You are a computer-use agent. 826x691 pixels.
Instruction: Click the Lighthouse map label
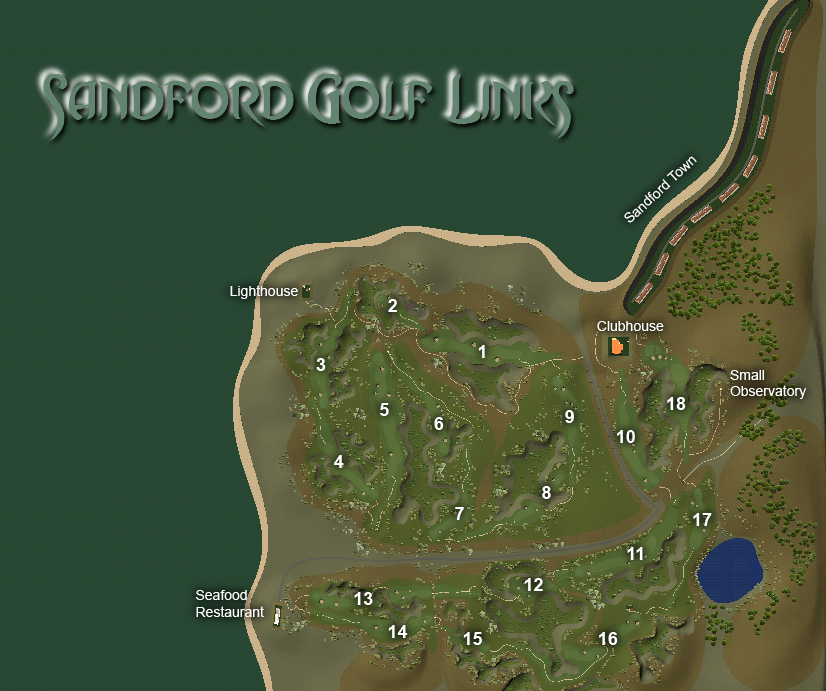click(x=264, y=291)
